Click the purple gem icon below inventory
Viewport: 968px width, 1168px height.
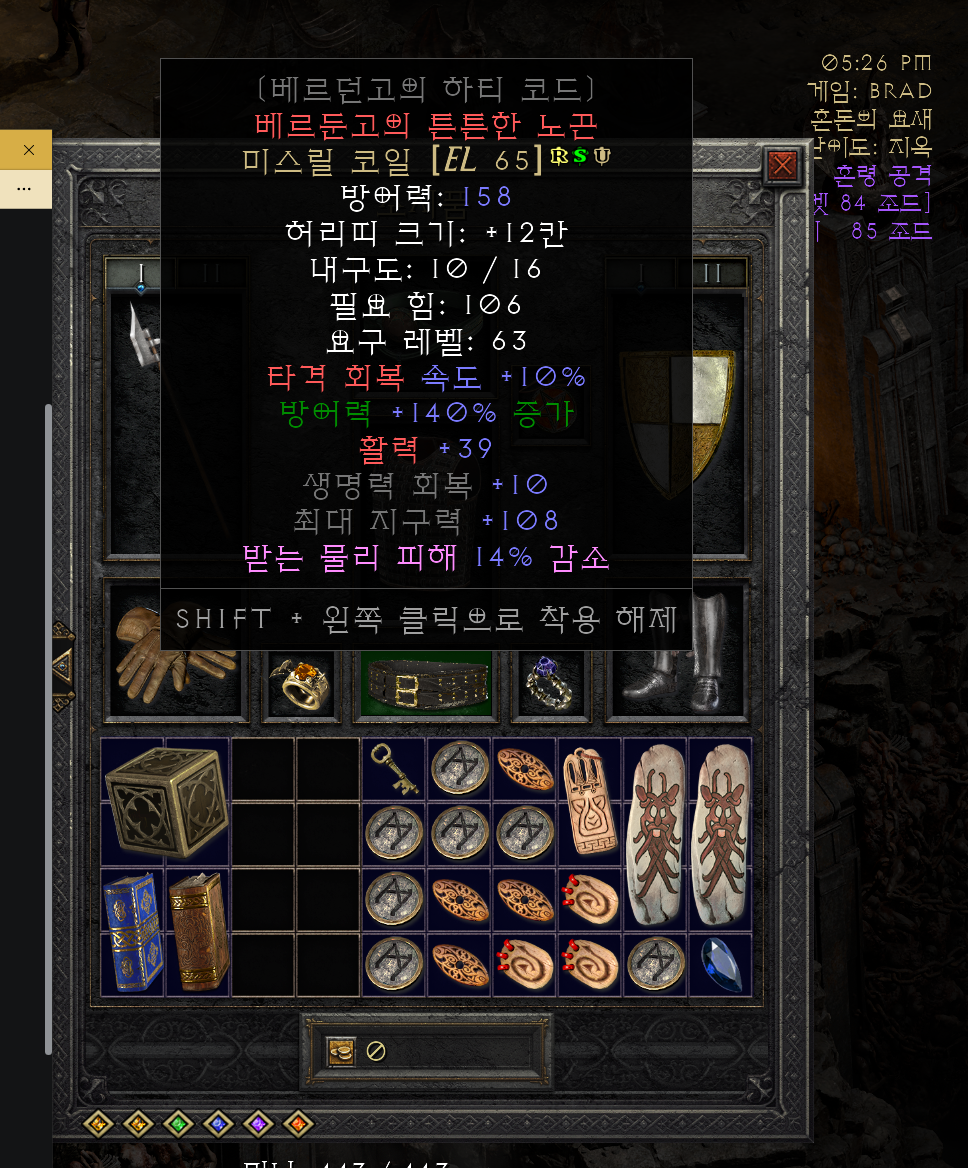point(258,1124)
